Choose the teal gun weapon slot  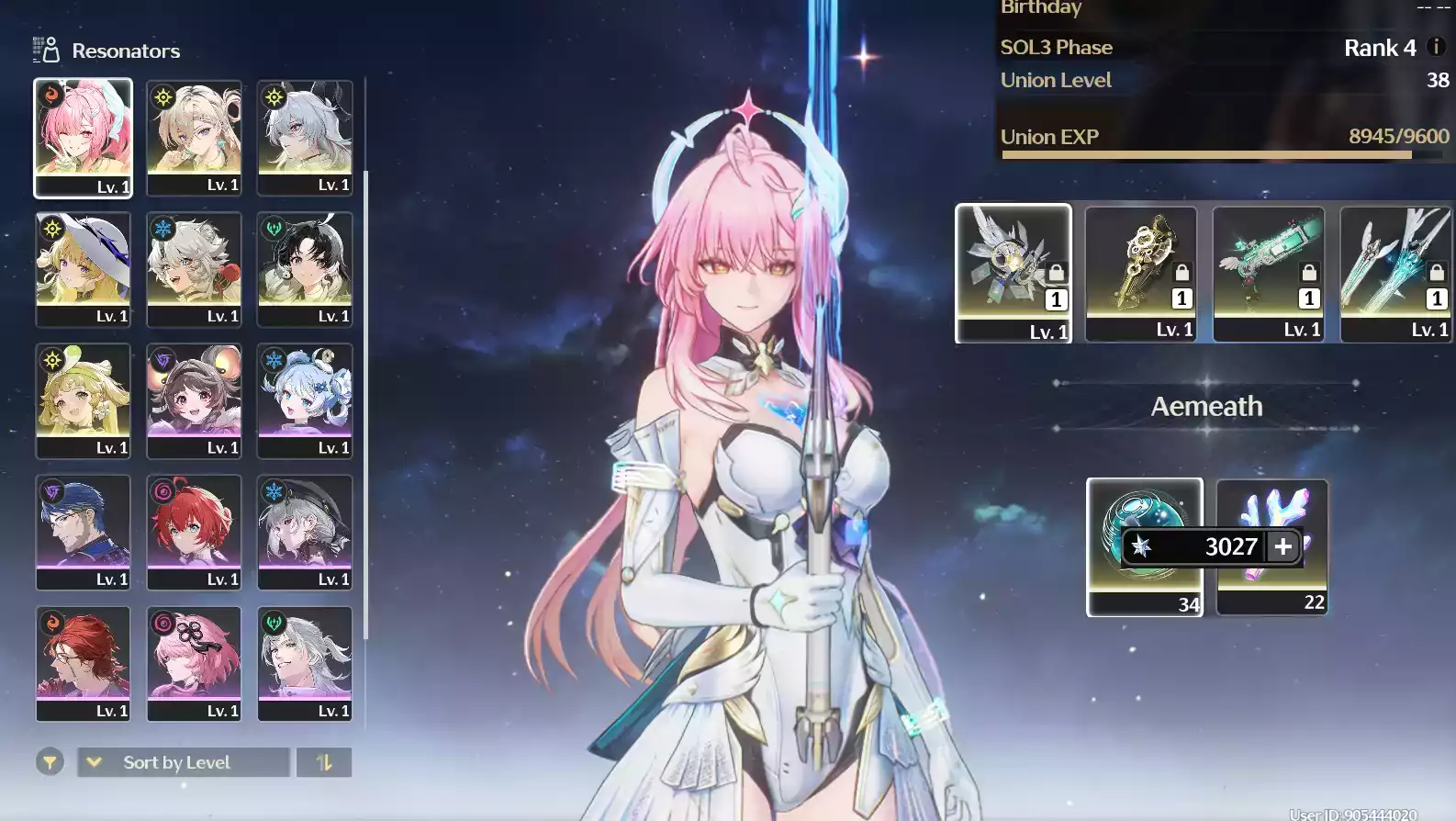click(1269, 273)
